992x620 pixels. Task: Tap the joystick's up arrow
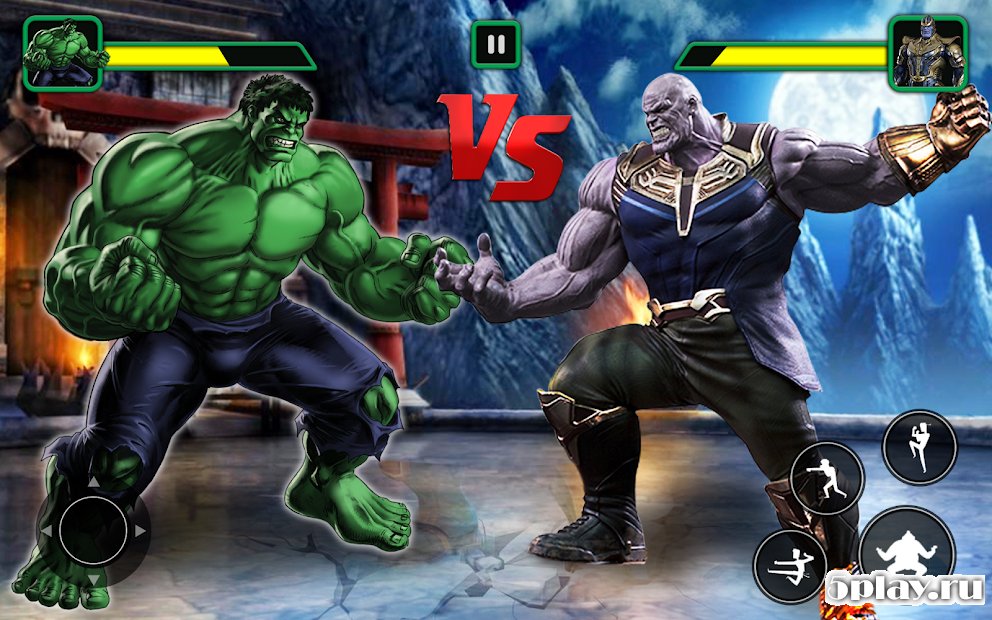click(92, 483)
